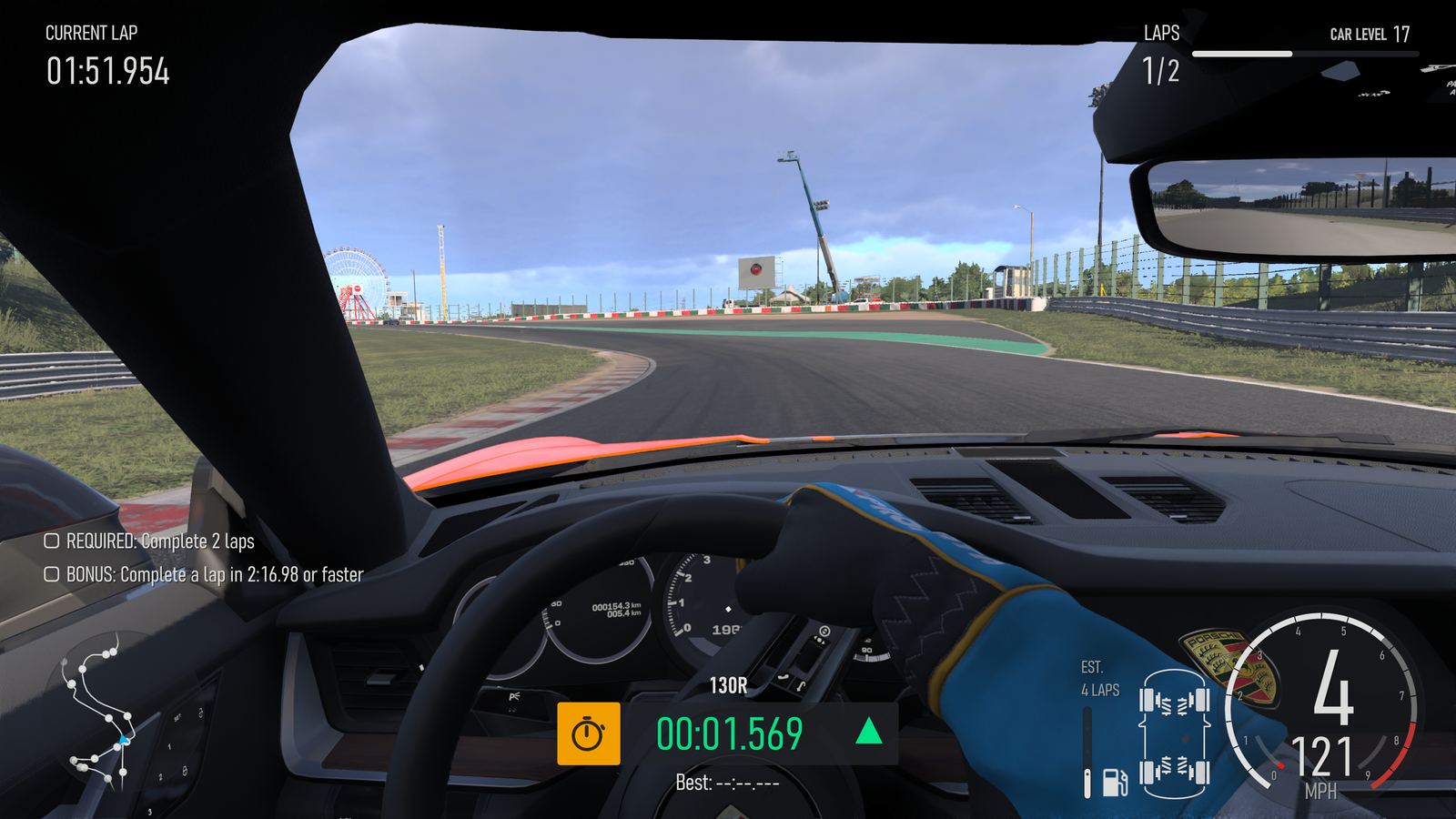Image resolution: width=1456 pixels, height=819 pixels.
Task: Click the tachometer gear dial
Action: click(x=1325, y=703)
